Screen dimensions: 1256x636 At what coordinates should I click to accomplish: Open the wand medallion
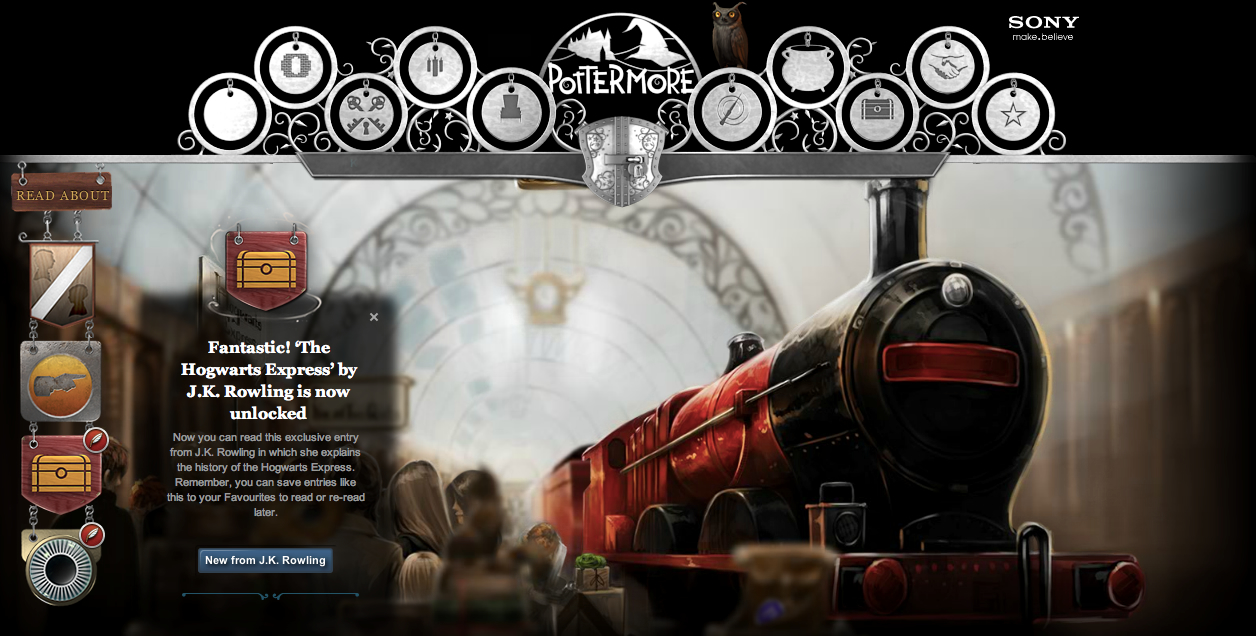point(731,109)
